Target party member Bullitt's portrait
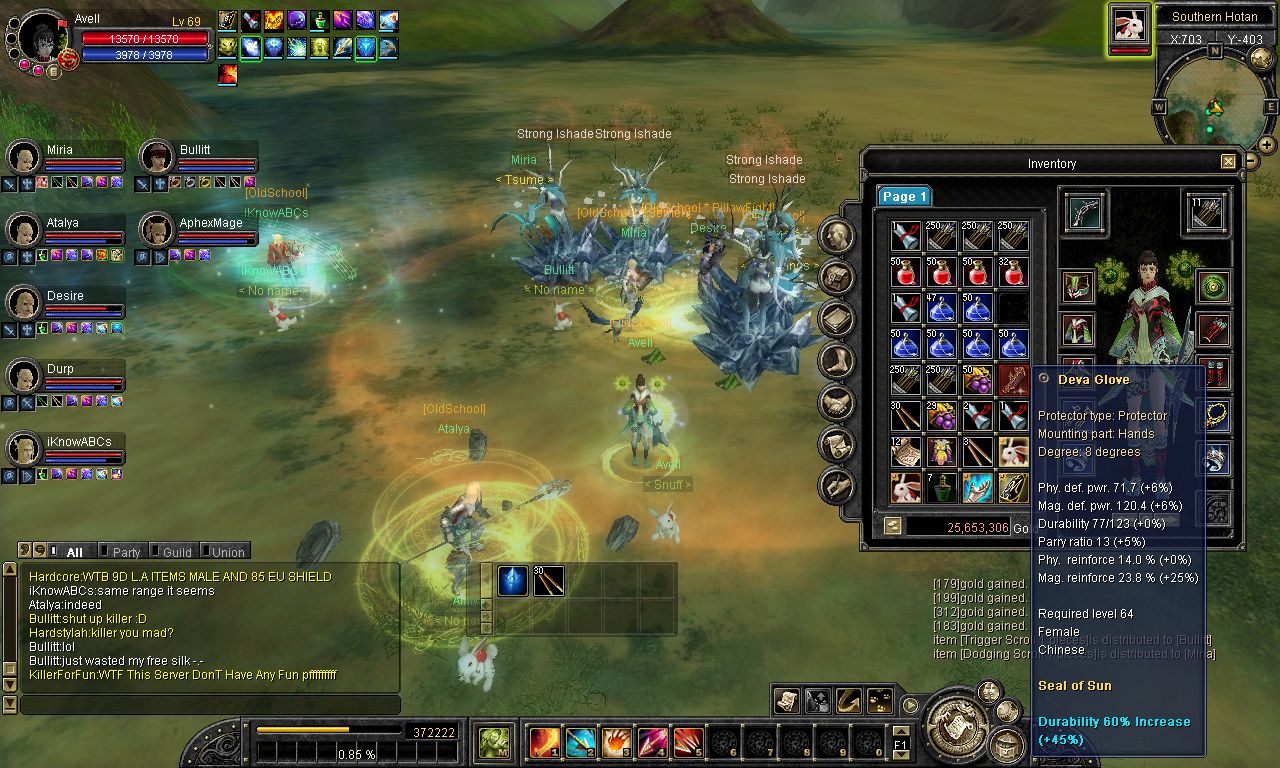This screenshot has width=1280, height=768. pyautogui.click(x=156, y=157)
